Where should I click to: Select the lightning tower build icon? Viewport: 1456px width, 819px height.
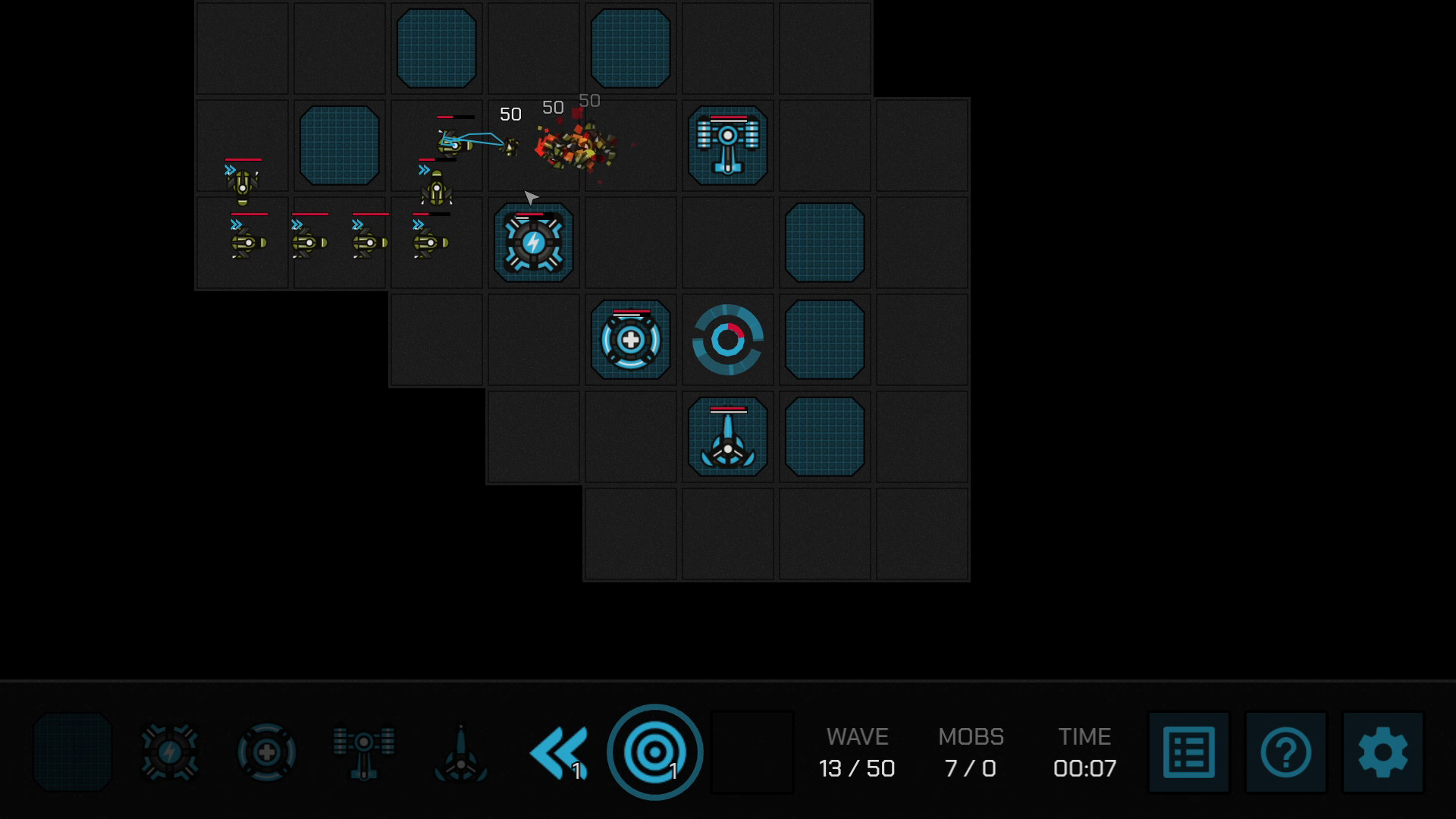pos(168,752)
